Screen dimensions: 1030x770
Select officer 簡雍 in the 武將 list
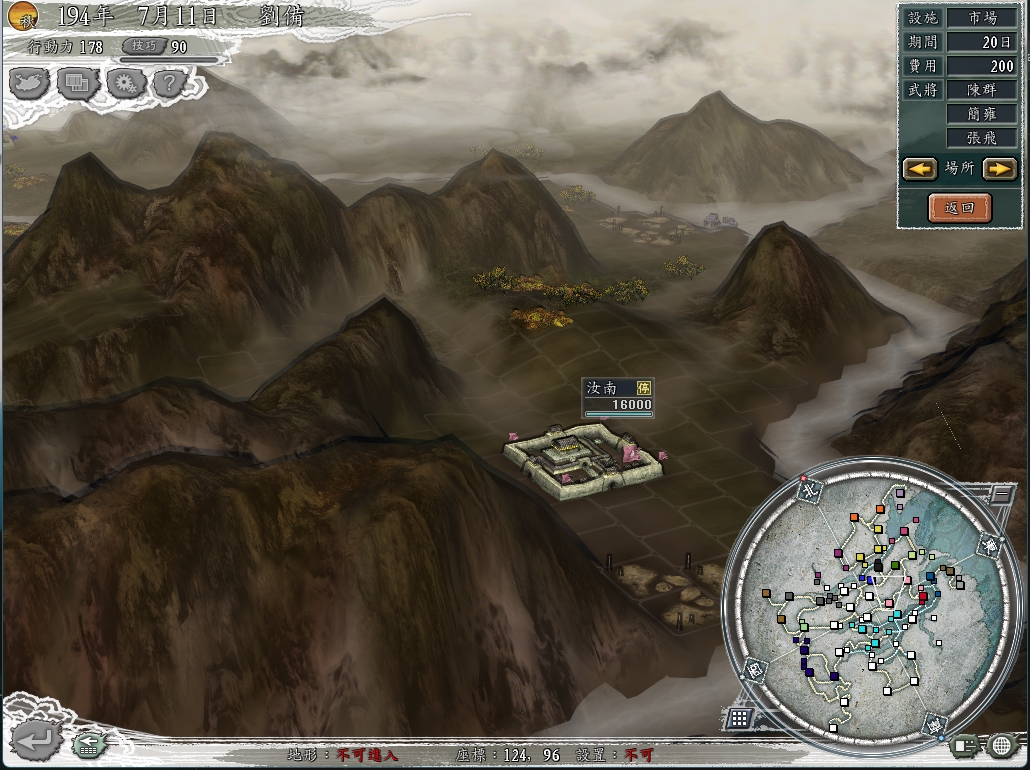point(981,115)
